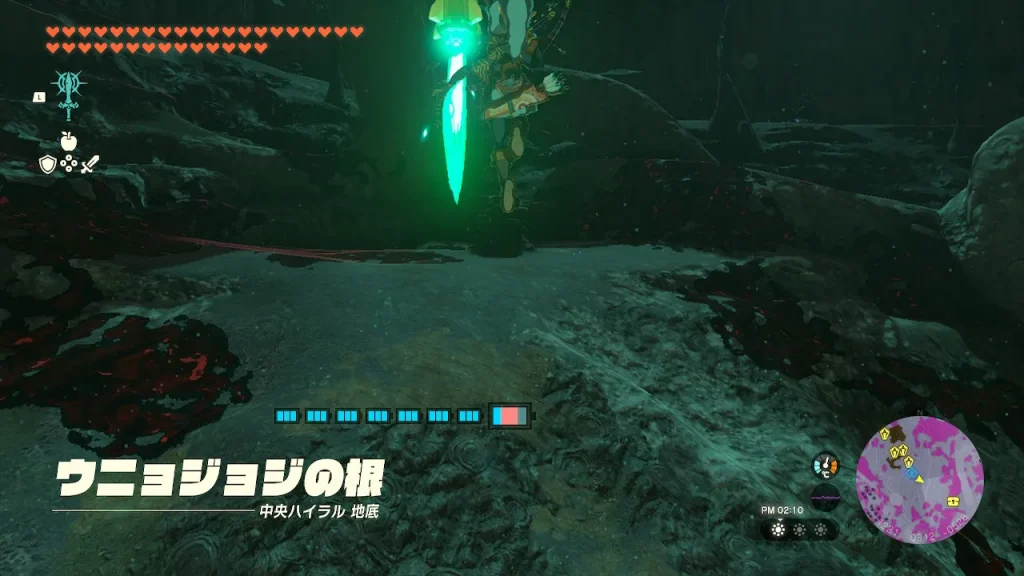Open the sword weapon quick-select icon
Screen dimensions: 1024x576
tap(91, 164)
